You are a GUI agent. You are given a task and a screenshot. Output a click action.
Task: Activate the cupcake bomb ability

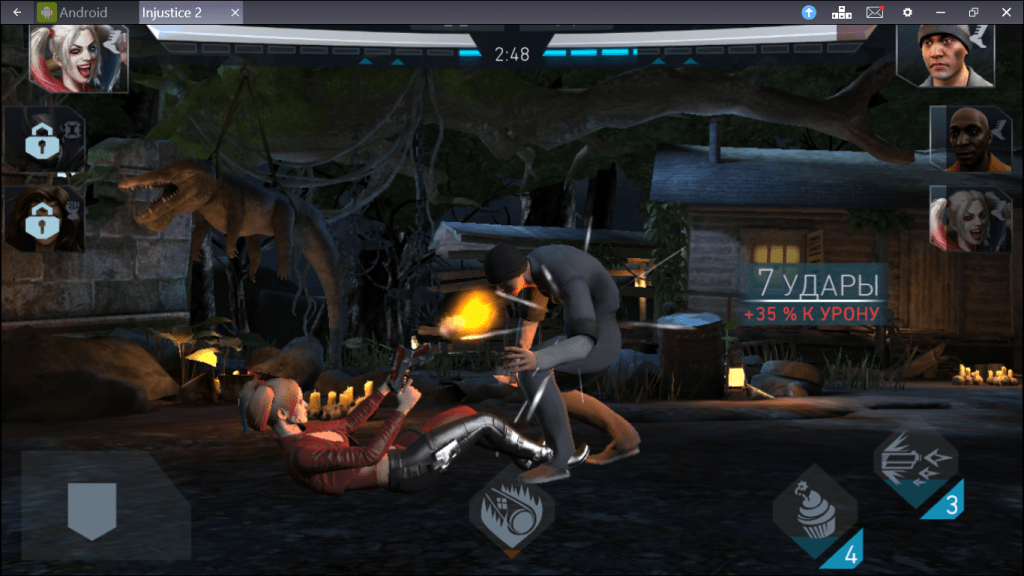(814, 509)
